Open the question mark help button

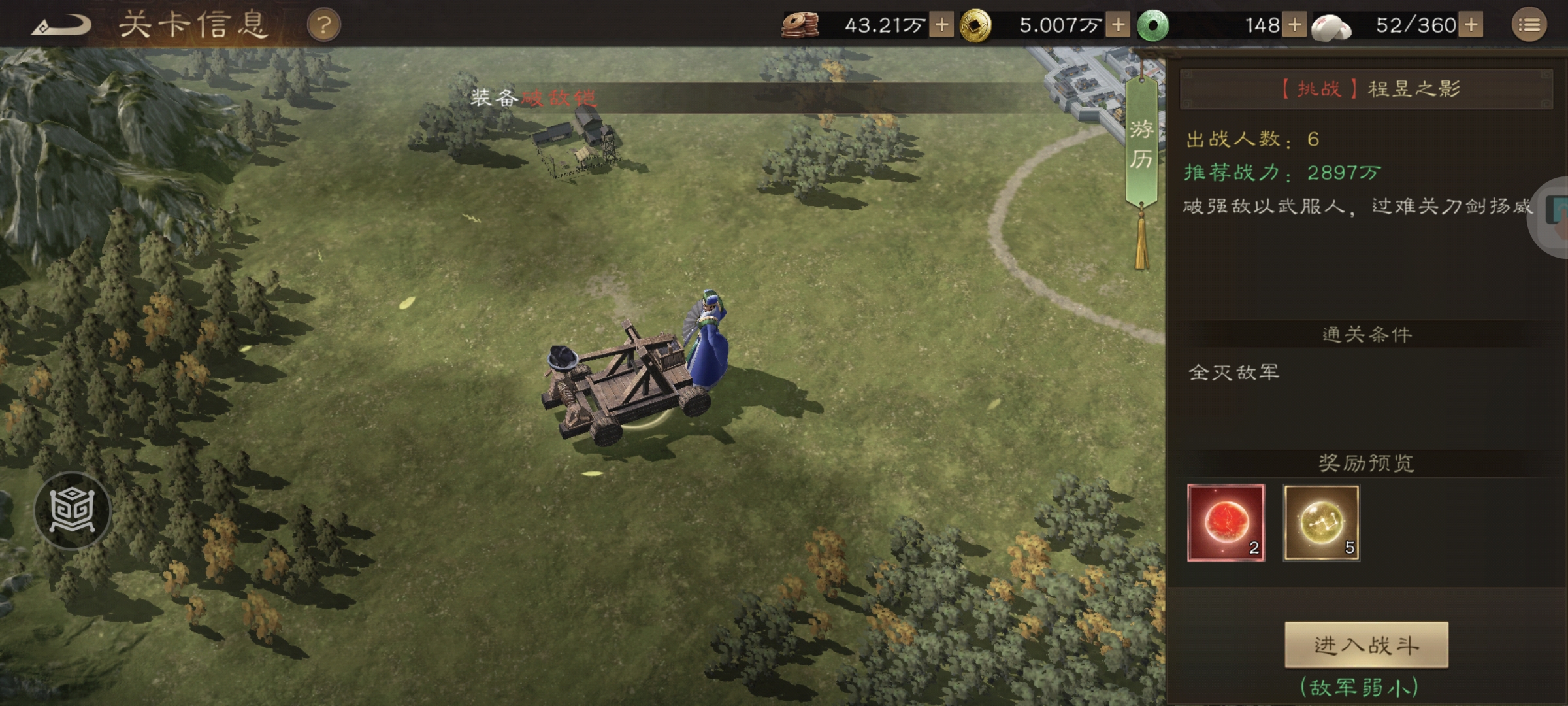[x=324, y=26]
